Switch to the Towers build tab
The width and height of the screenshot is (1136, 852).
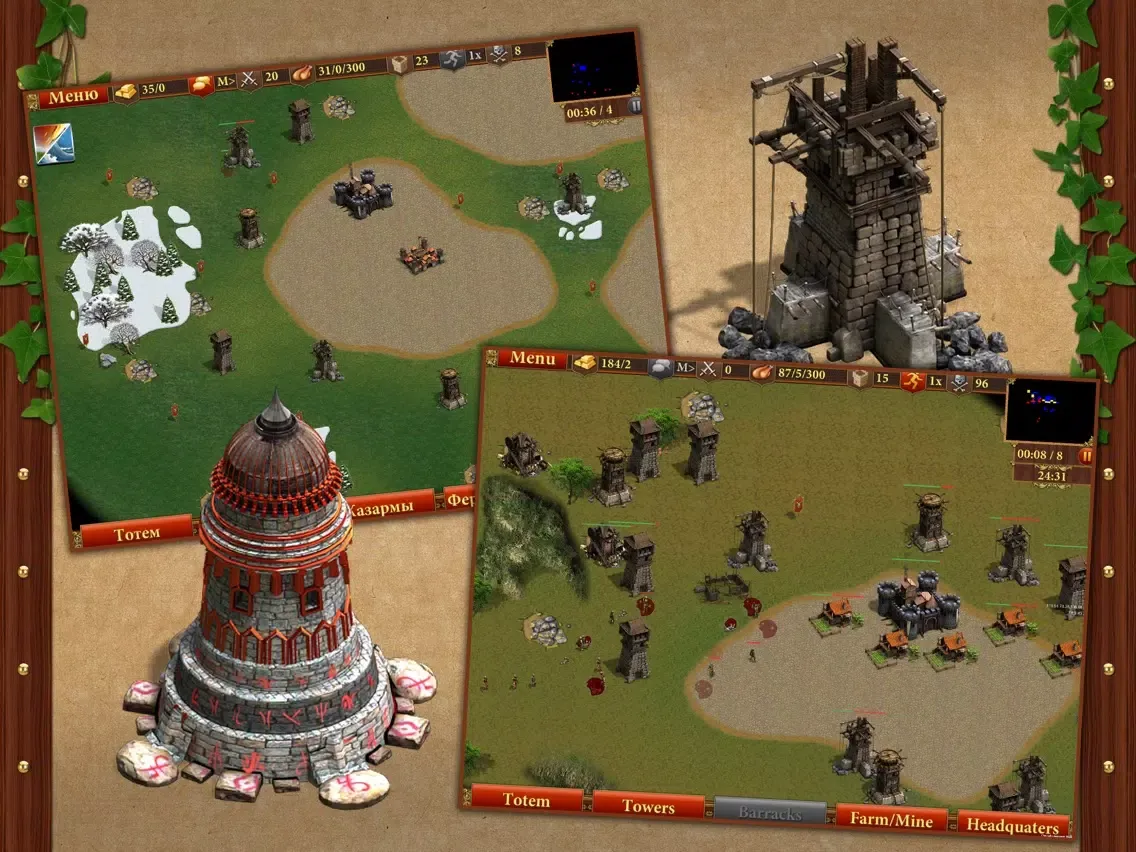tap(648, 806)
